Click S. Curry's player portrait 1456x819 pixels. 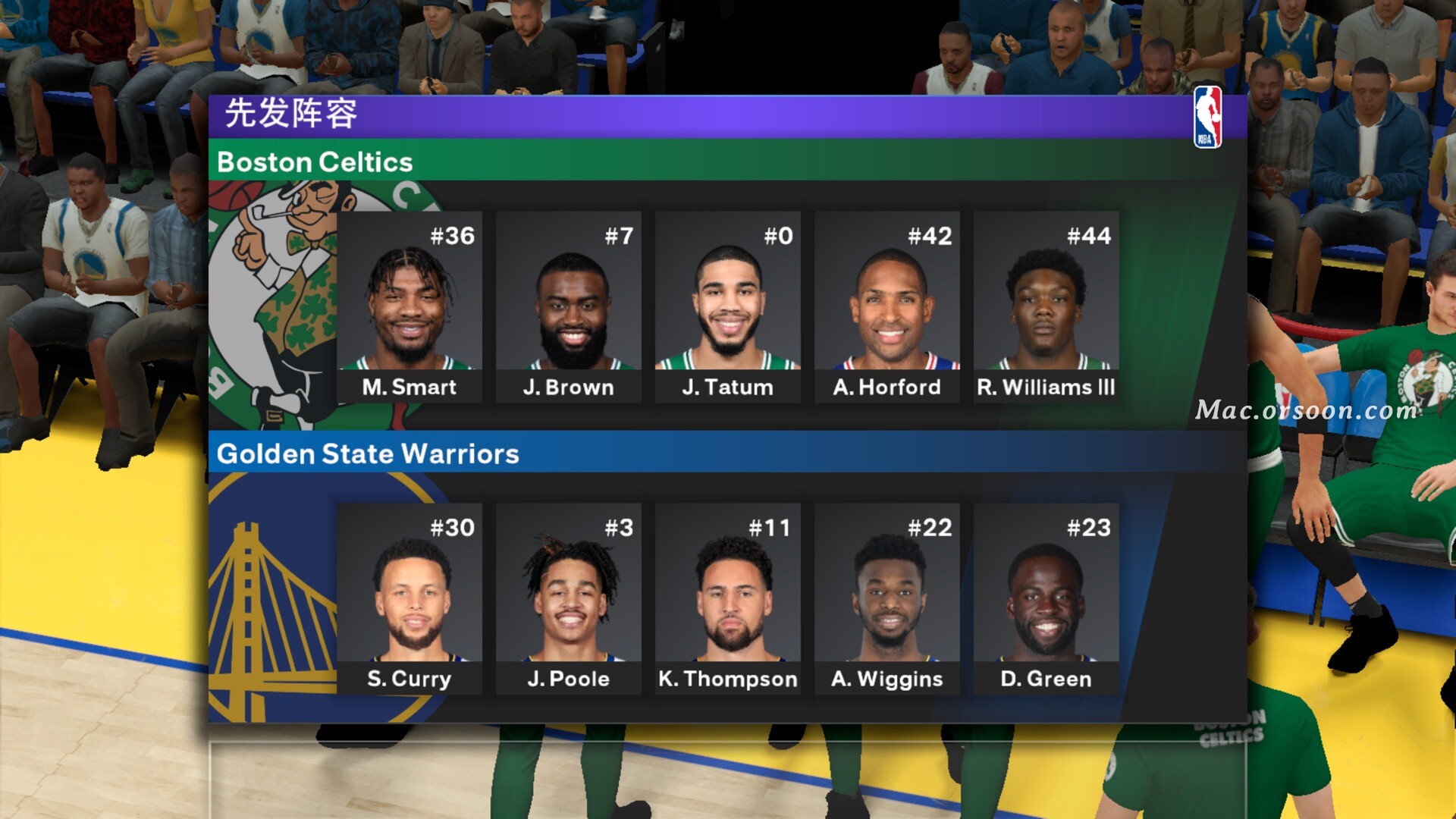click(x=409, y=595)
